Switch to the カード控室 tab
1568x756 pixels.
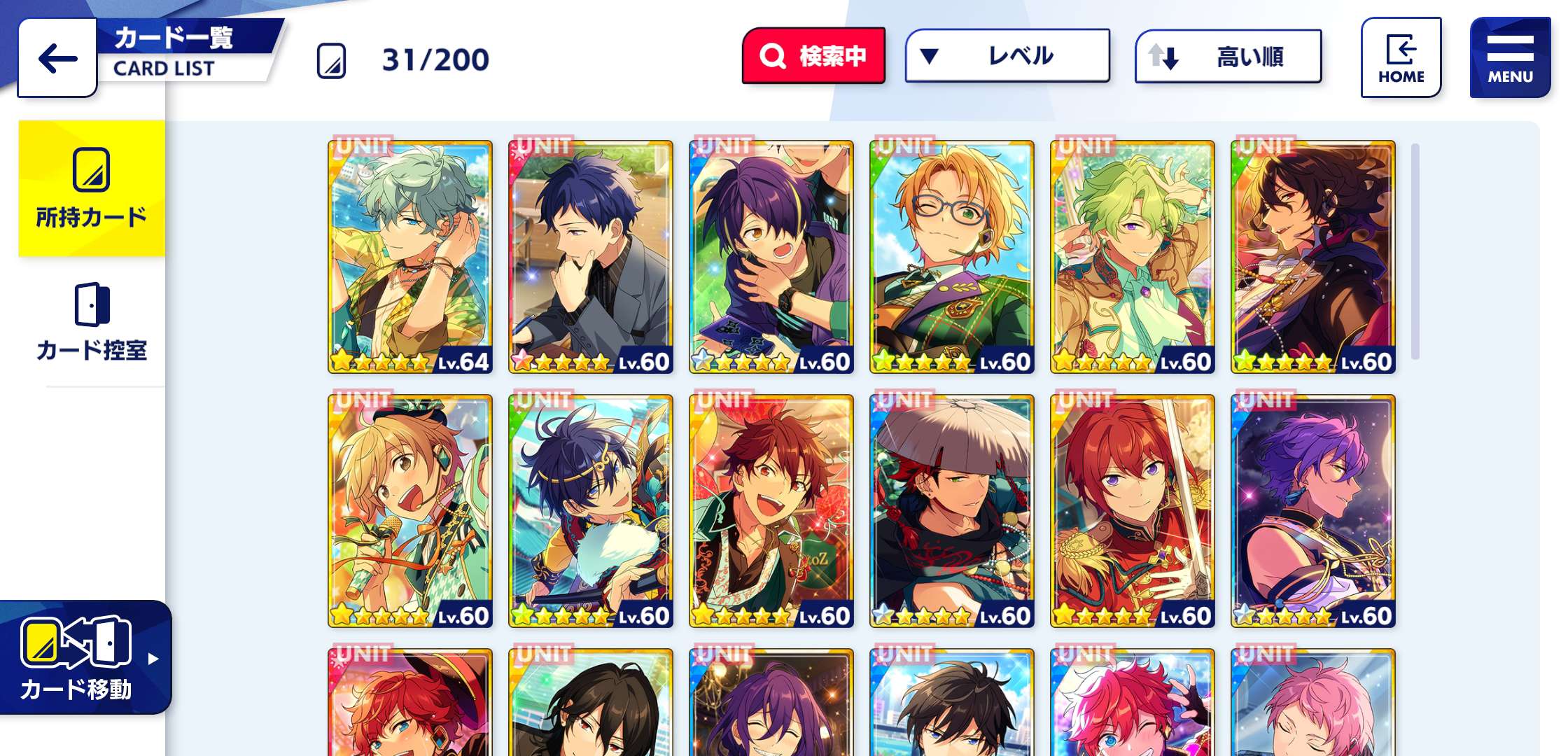[x=92, y=323]
